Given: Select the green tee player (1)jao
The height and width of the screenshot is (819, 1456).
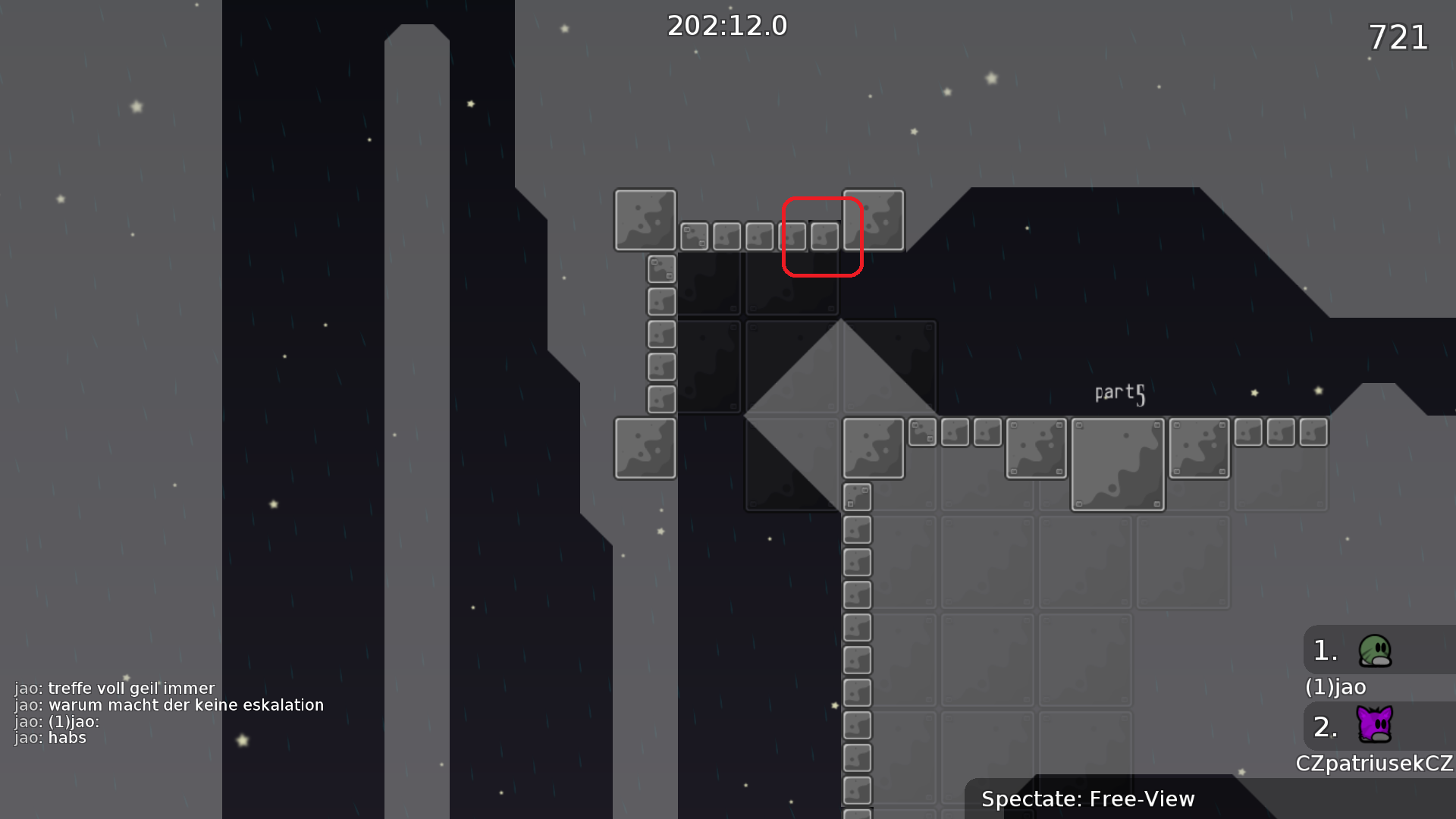Looking at the screenshot, I should click(1374, 651).
